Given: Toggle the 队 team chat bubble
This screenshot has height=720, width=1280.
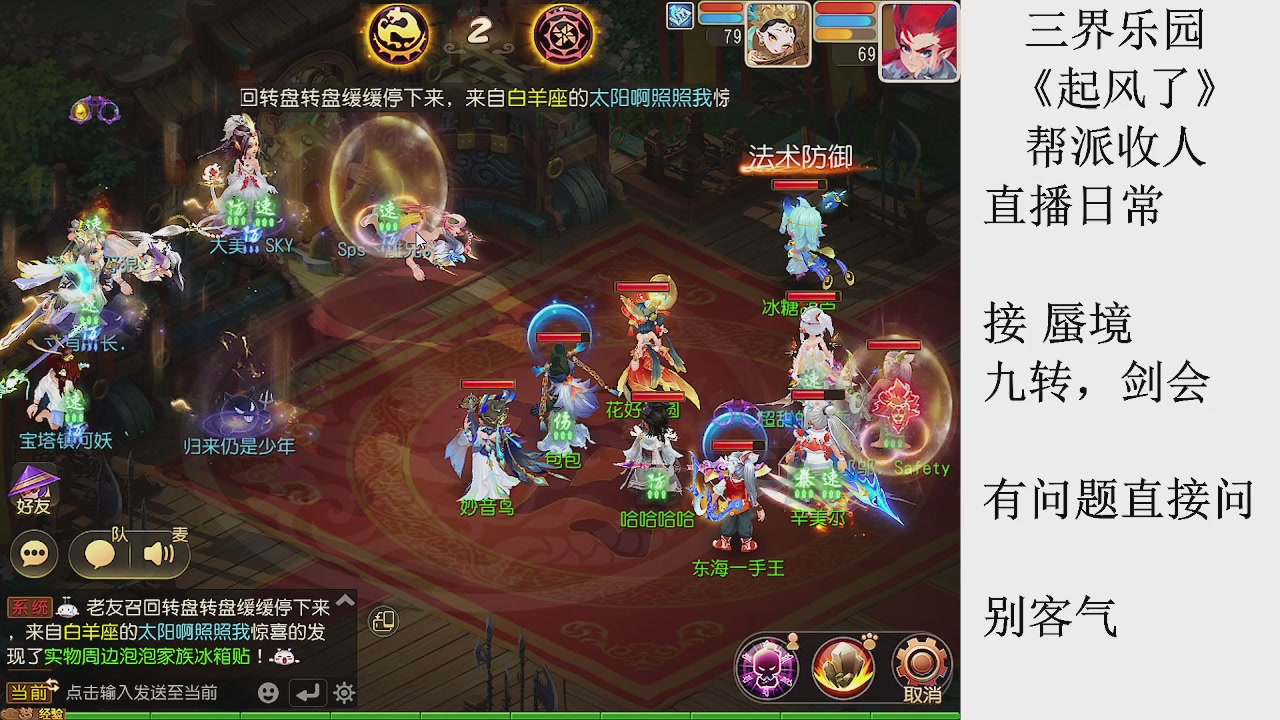Looking at the screenshot, I should pyautogui.click(x=101, y=555).
